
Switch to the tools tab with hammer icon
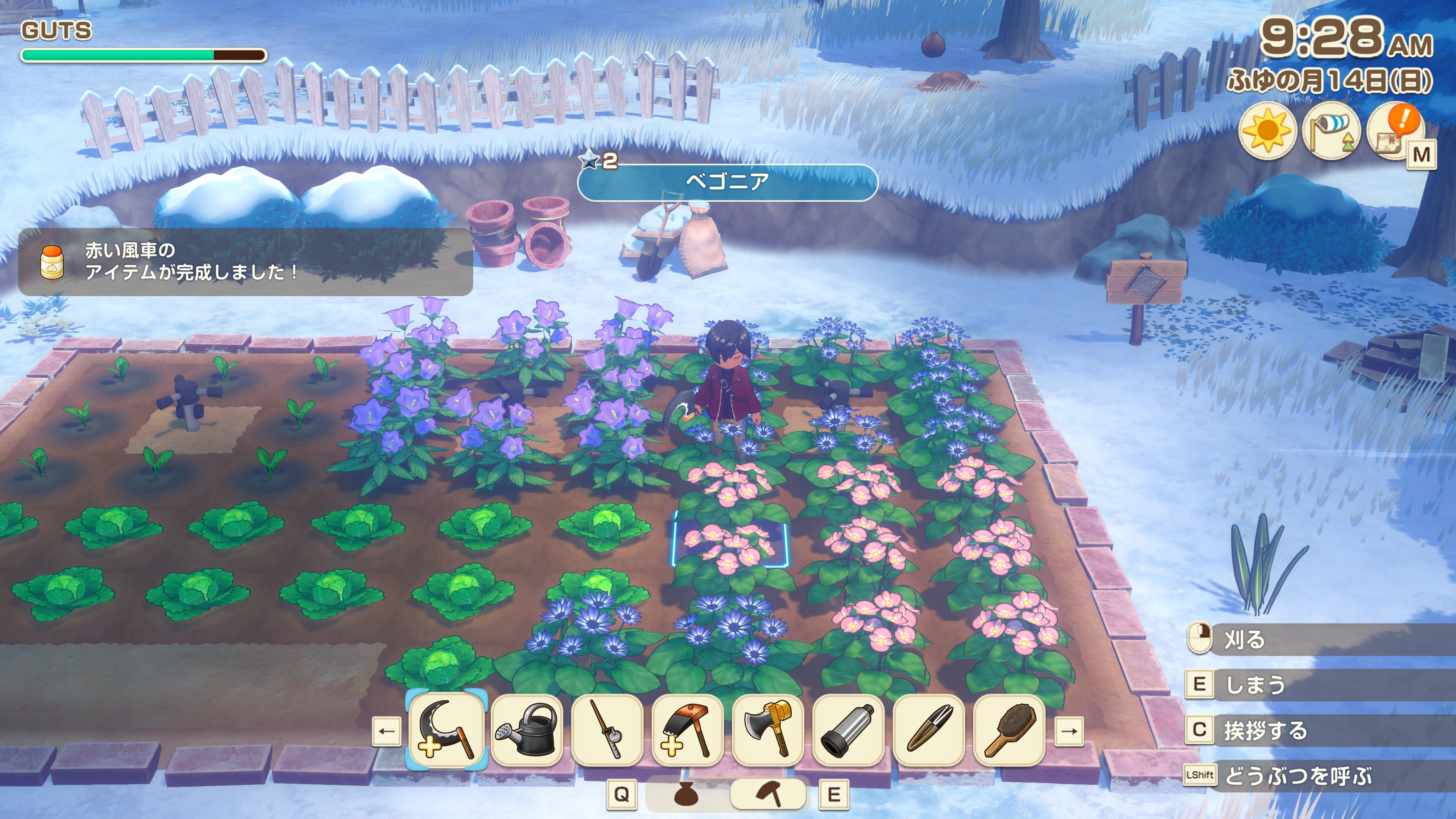769,794
